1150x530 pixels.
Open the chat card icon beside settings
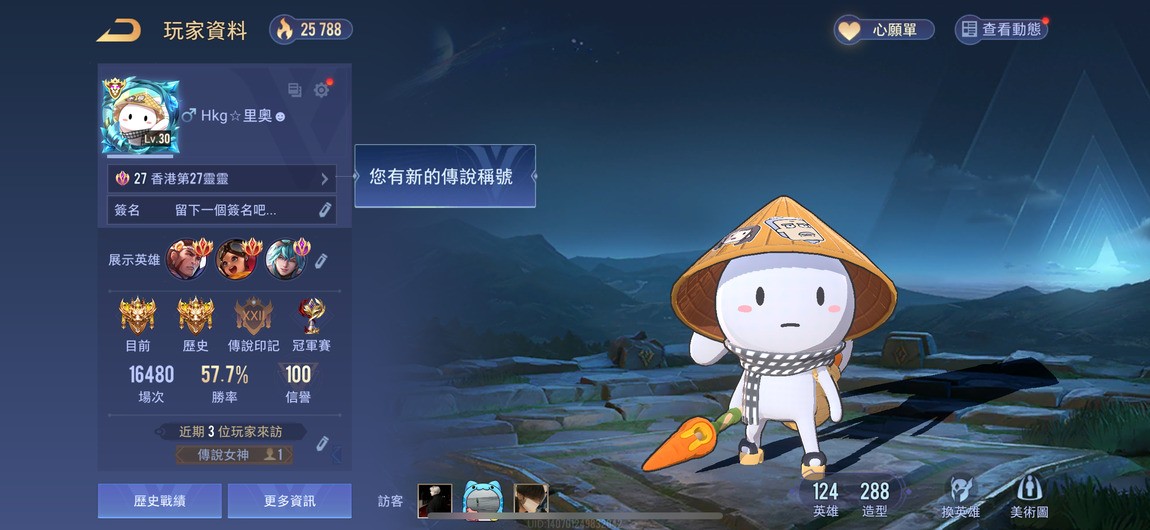click(295, 90)
